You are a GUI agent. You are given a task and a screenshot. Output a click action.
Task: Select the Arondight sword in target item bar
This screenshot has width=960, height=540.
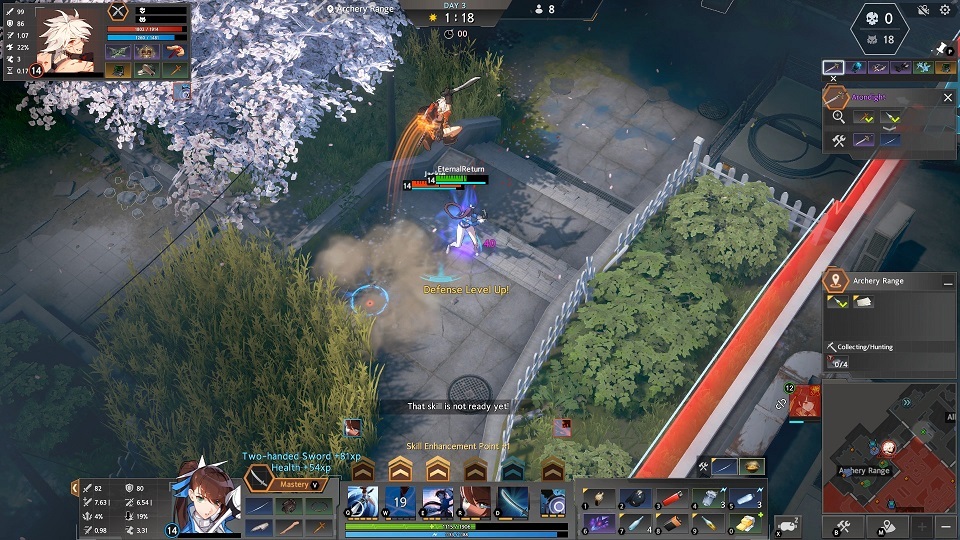click(x=833, y=68)
